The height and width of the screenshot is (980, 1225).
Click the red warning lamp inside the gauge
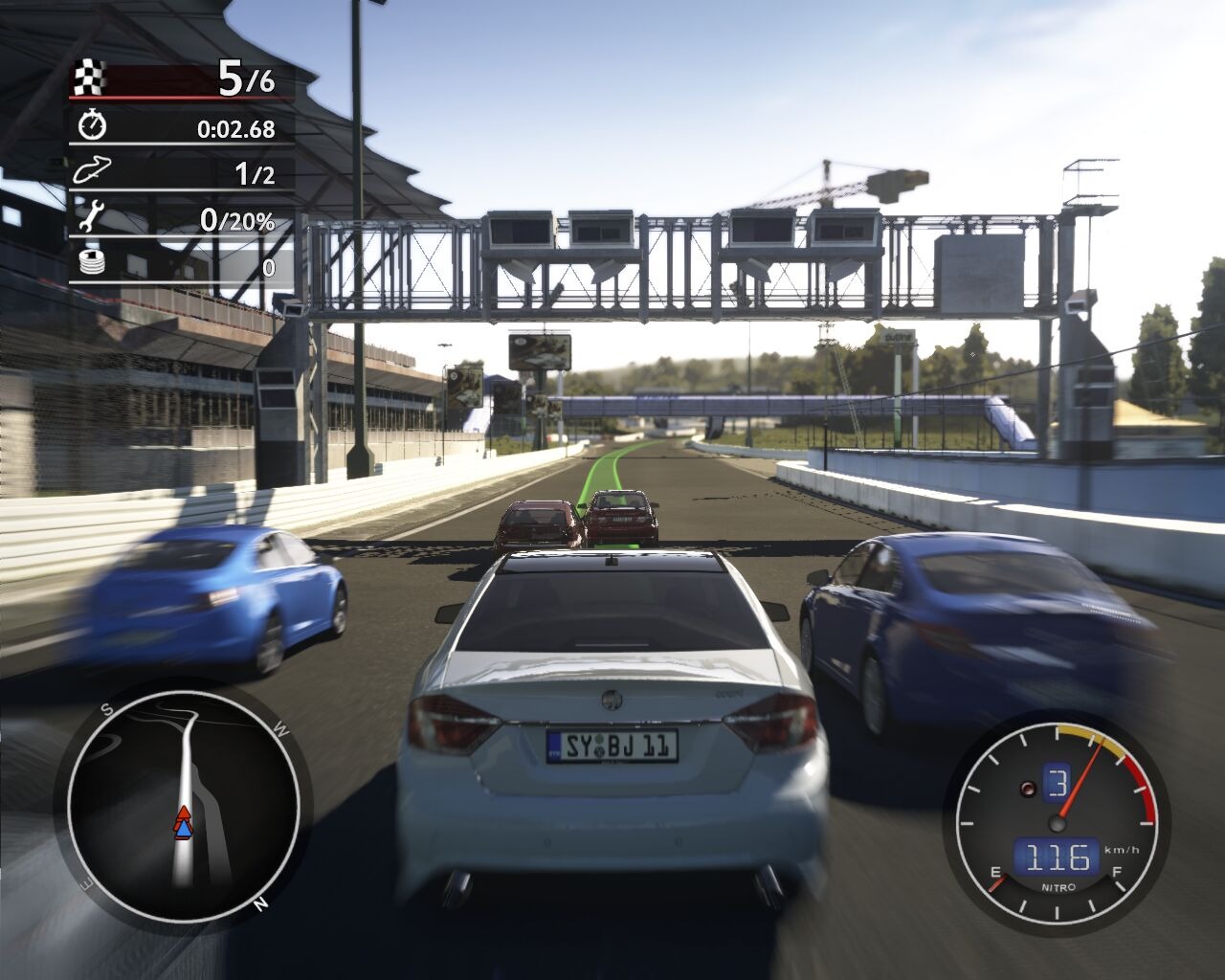1028,789
